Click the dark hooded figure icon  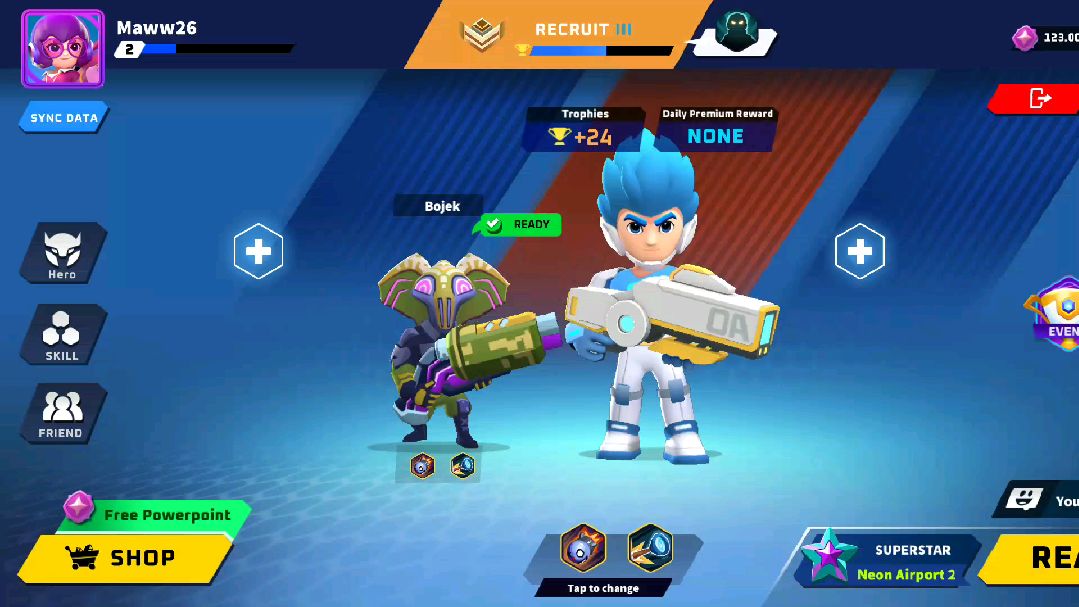(x=738, y=34)
